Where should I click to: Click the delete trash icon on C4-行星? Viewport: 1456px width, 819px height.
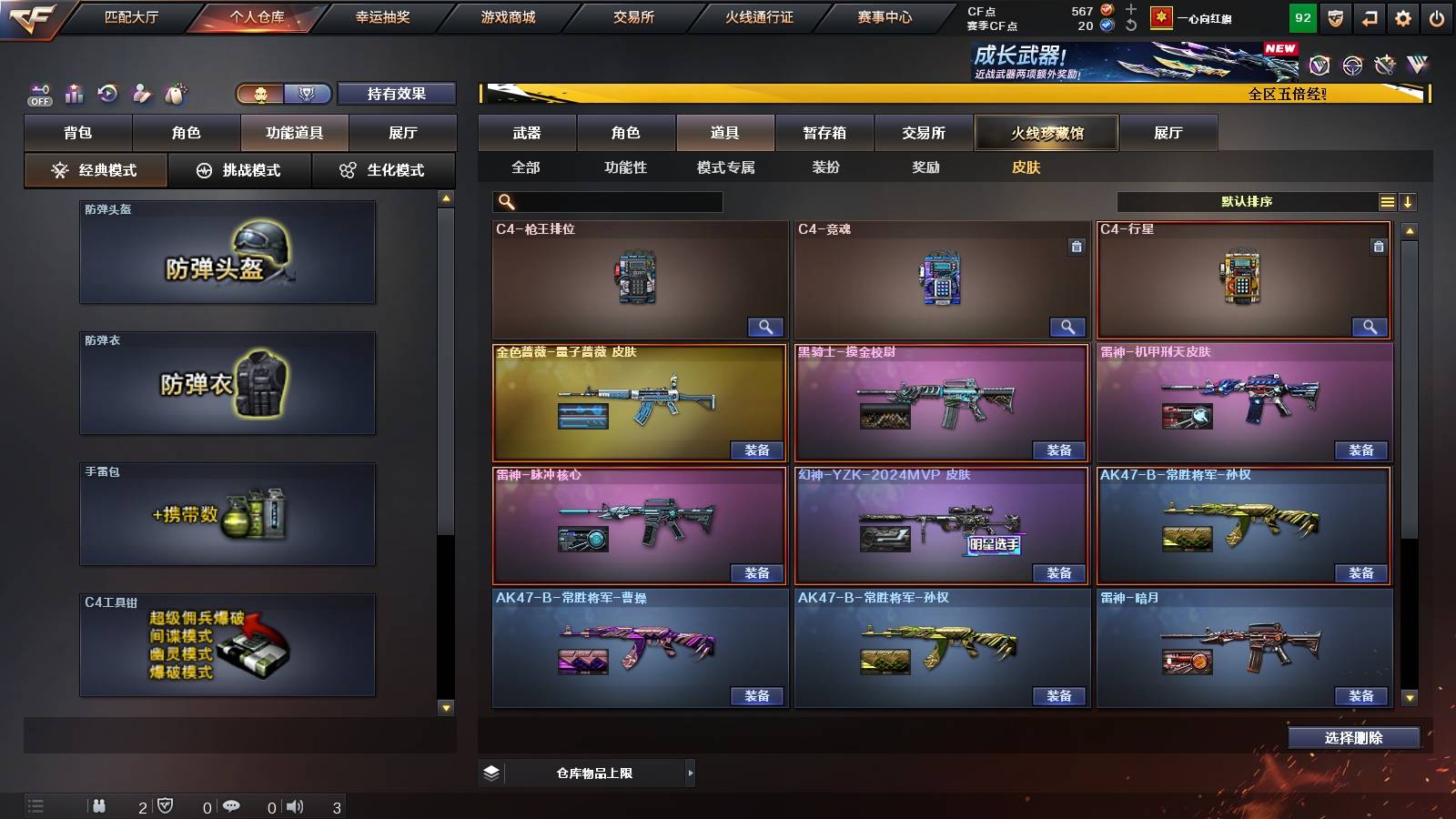tap(1377, 246)
